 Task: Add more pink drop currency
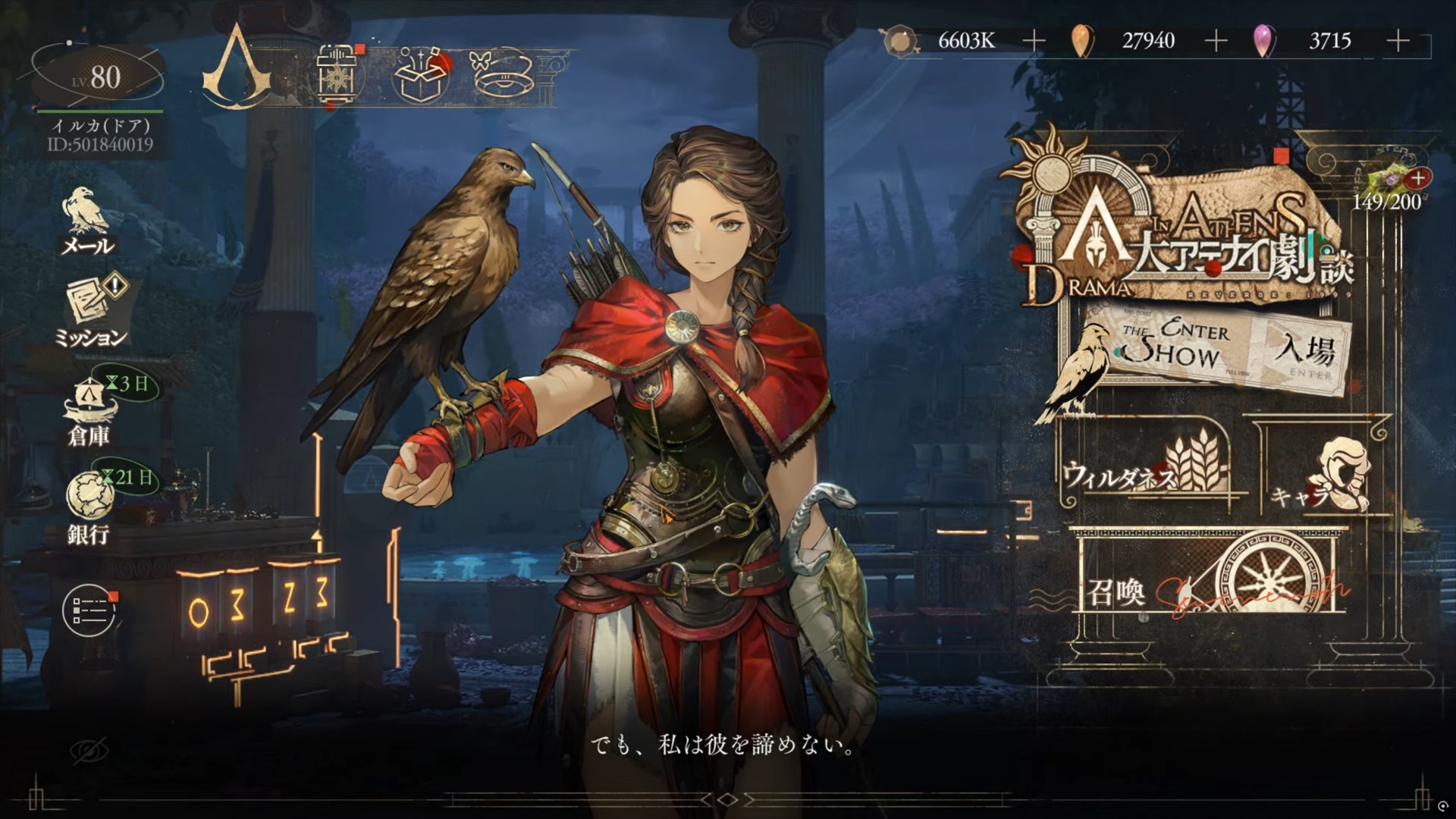tap(1398, 41)
